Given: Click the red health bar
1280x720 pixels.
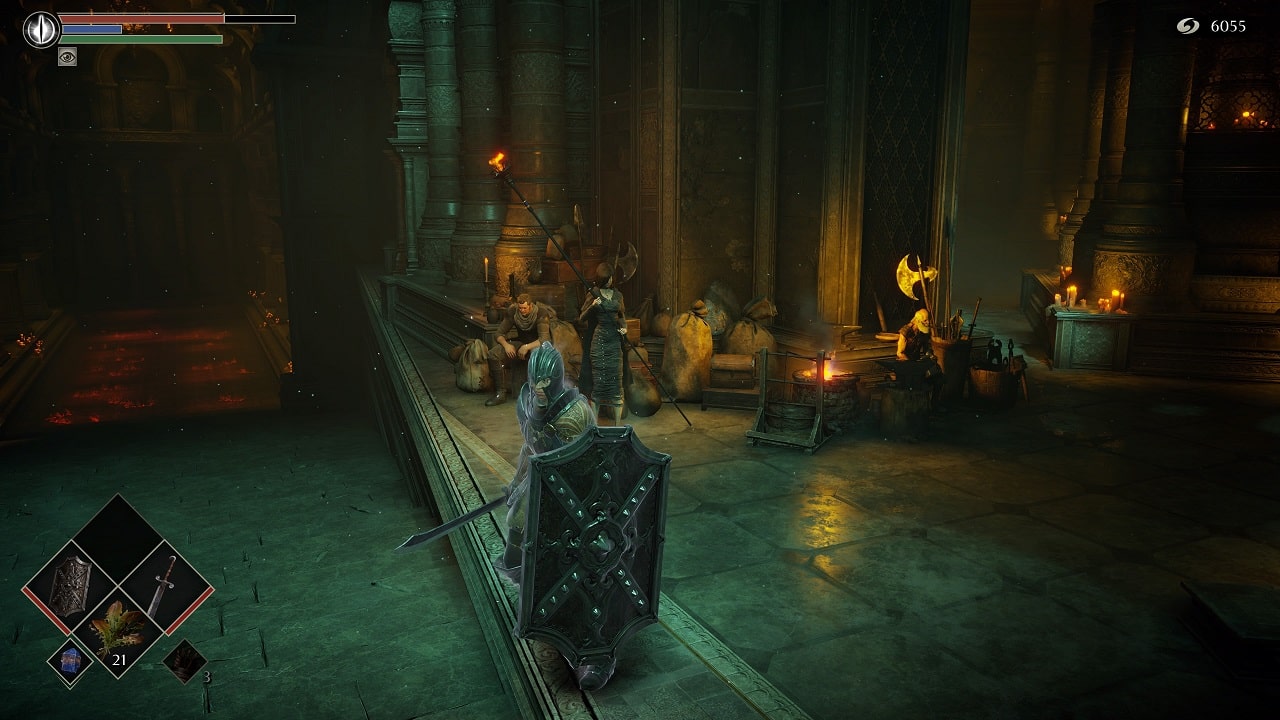Looking at the screenshot, I should 140,16.
